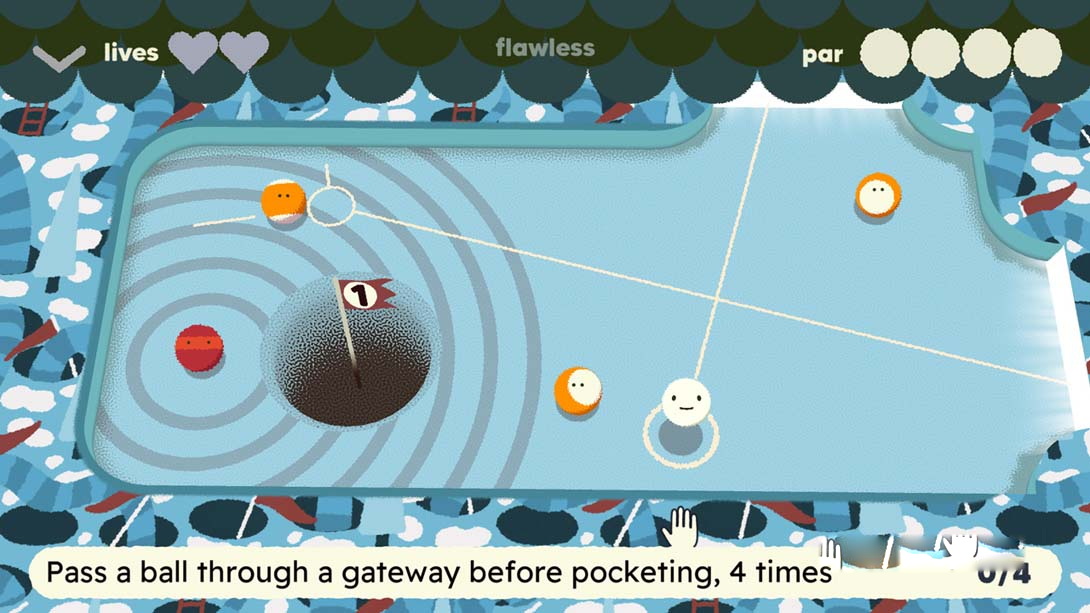This screenshot has height=613, width=1090.
Task: Click the gateway objective banner
Action: click(540, 573)
